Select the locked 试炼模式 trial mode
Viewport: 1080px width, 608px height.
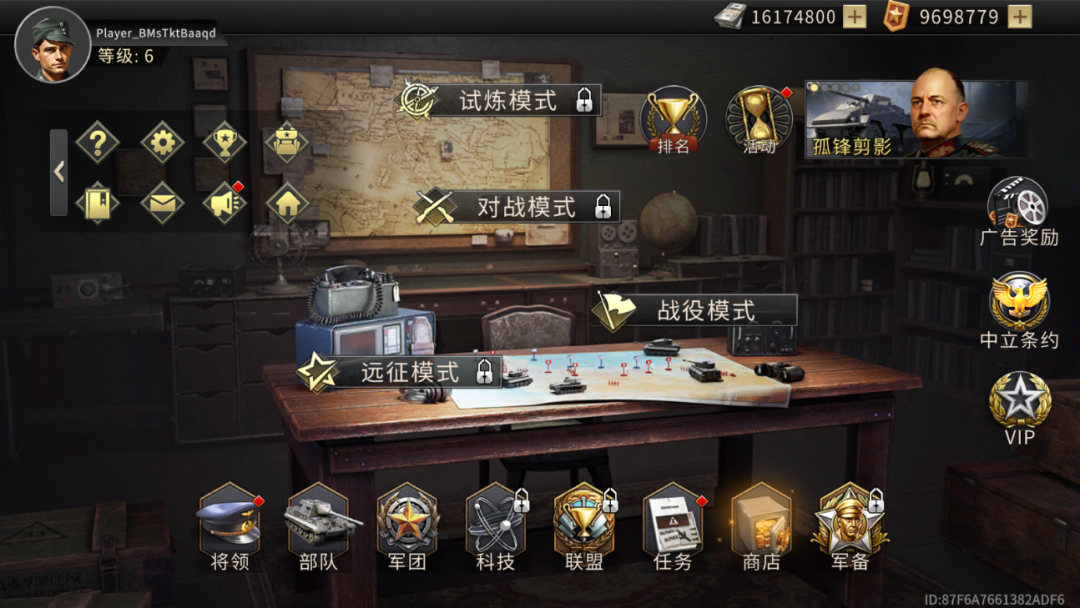click(500, 100)
